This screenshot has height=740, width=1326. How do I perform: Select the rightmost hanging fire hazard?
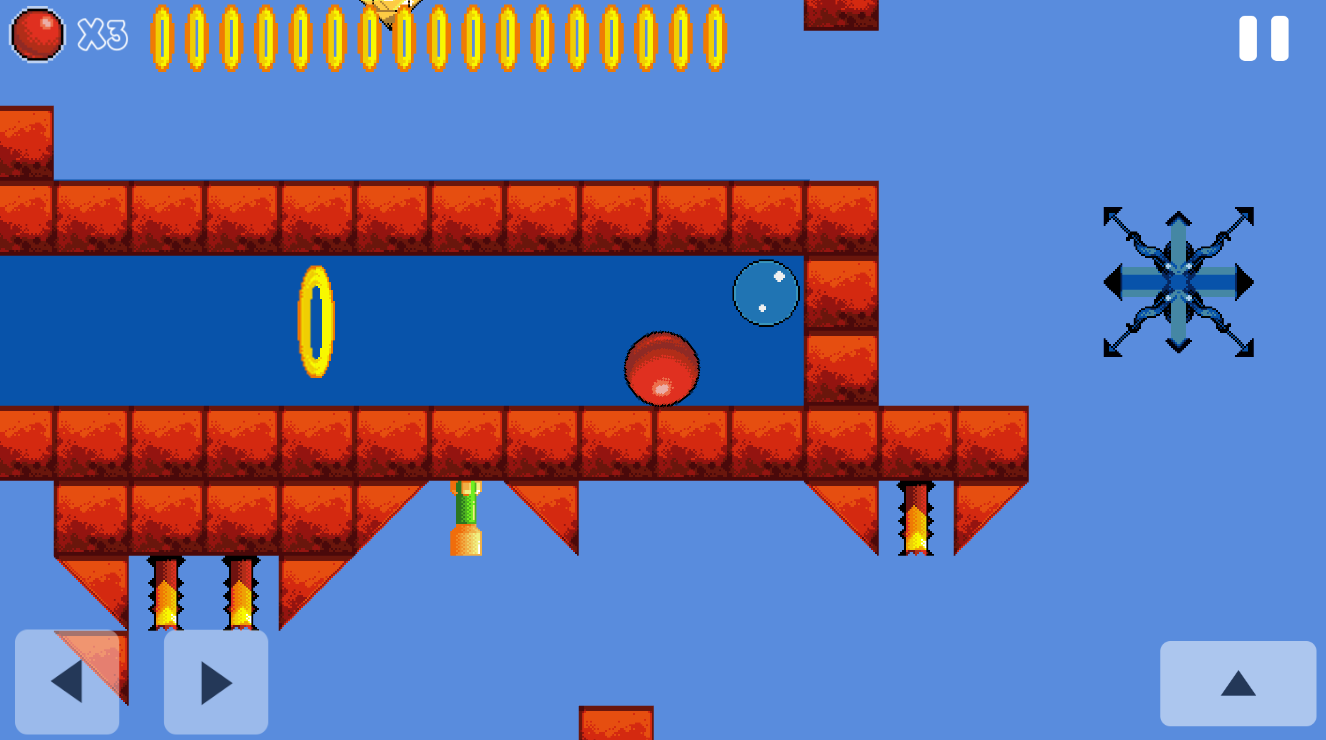(x=916, y=518)
